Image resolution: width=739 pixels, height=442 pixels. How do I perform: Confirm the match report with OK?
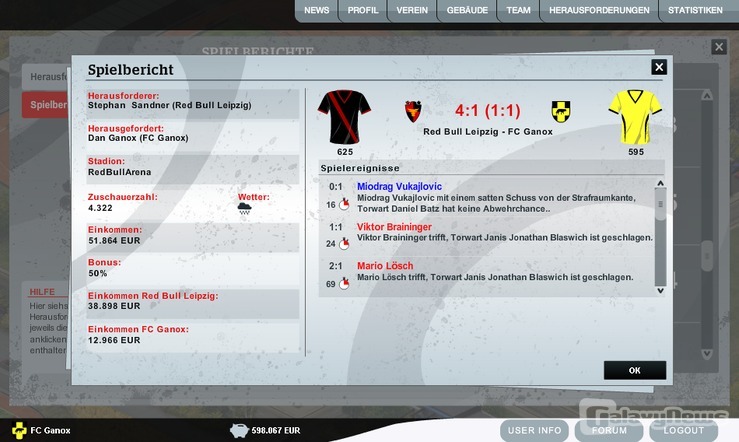634,370
